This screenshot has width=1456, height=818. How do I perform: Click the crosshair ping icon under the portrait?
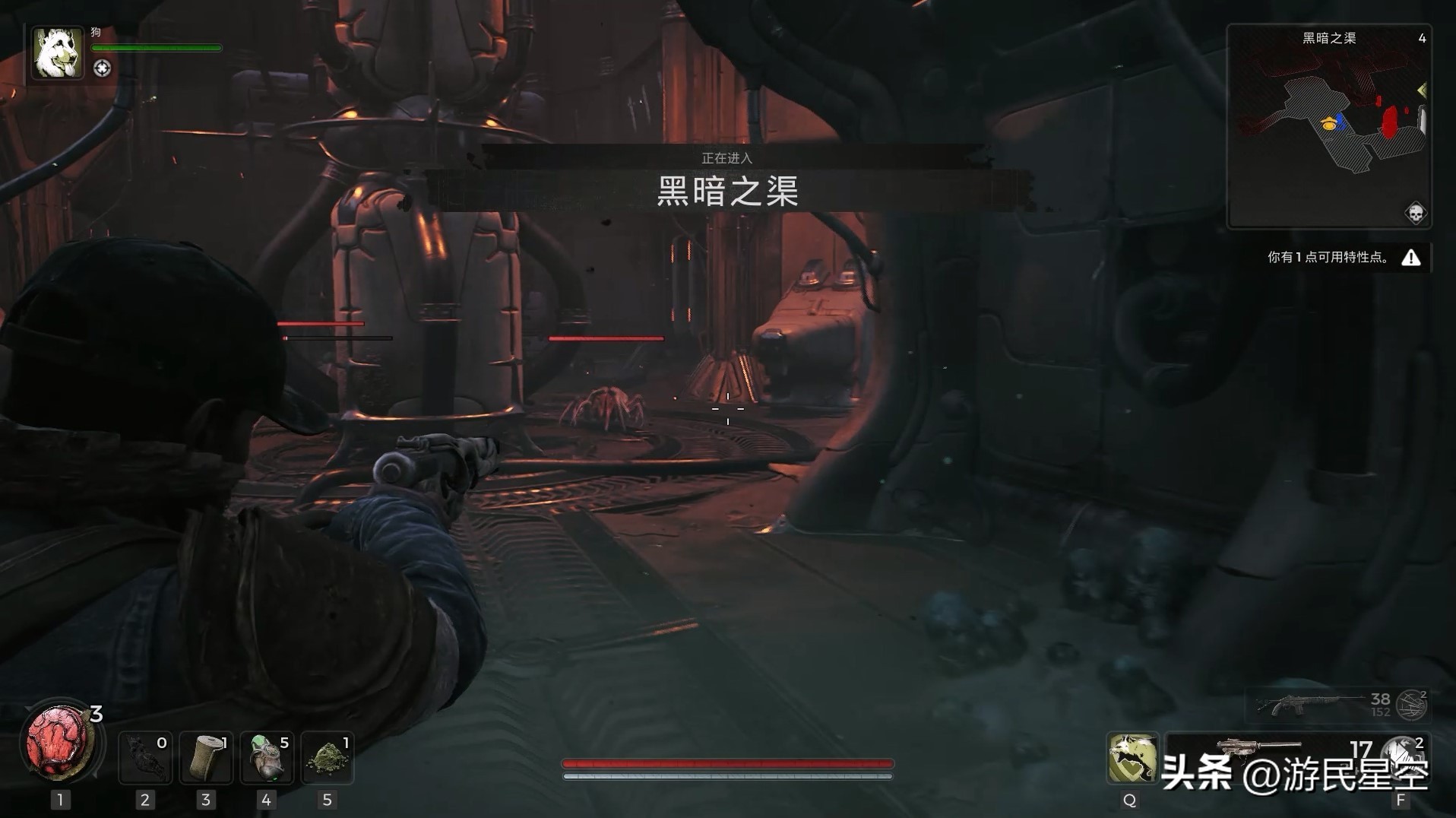point(103,68)
